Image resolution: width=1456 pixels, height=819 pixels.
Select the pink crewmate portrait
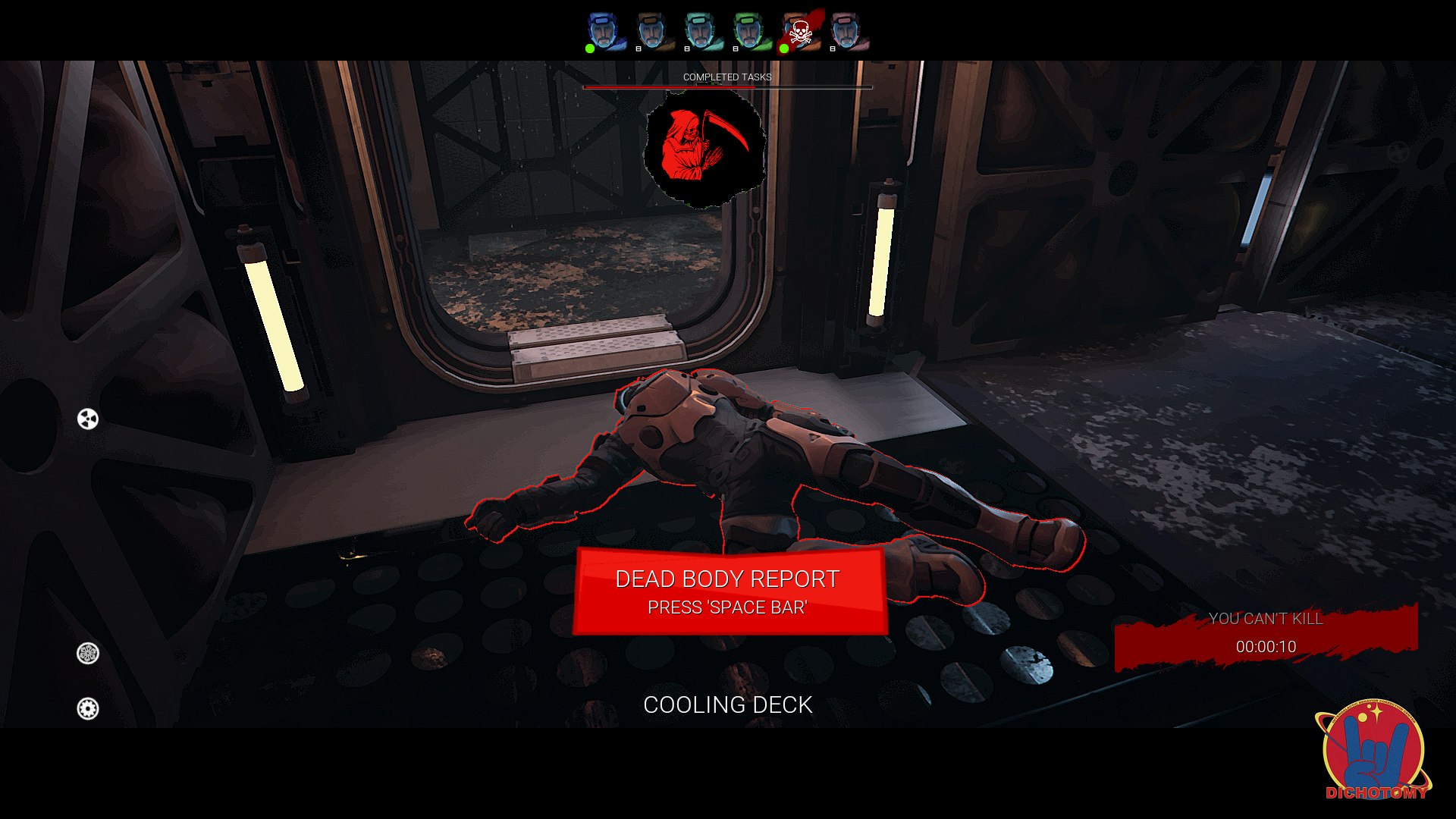click(847, 32)
